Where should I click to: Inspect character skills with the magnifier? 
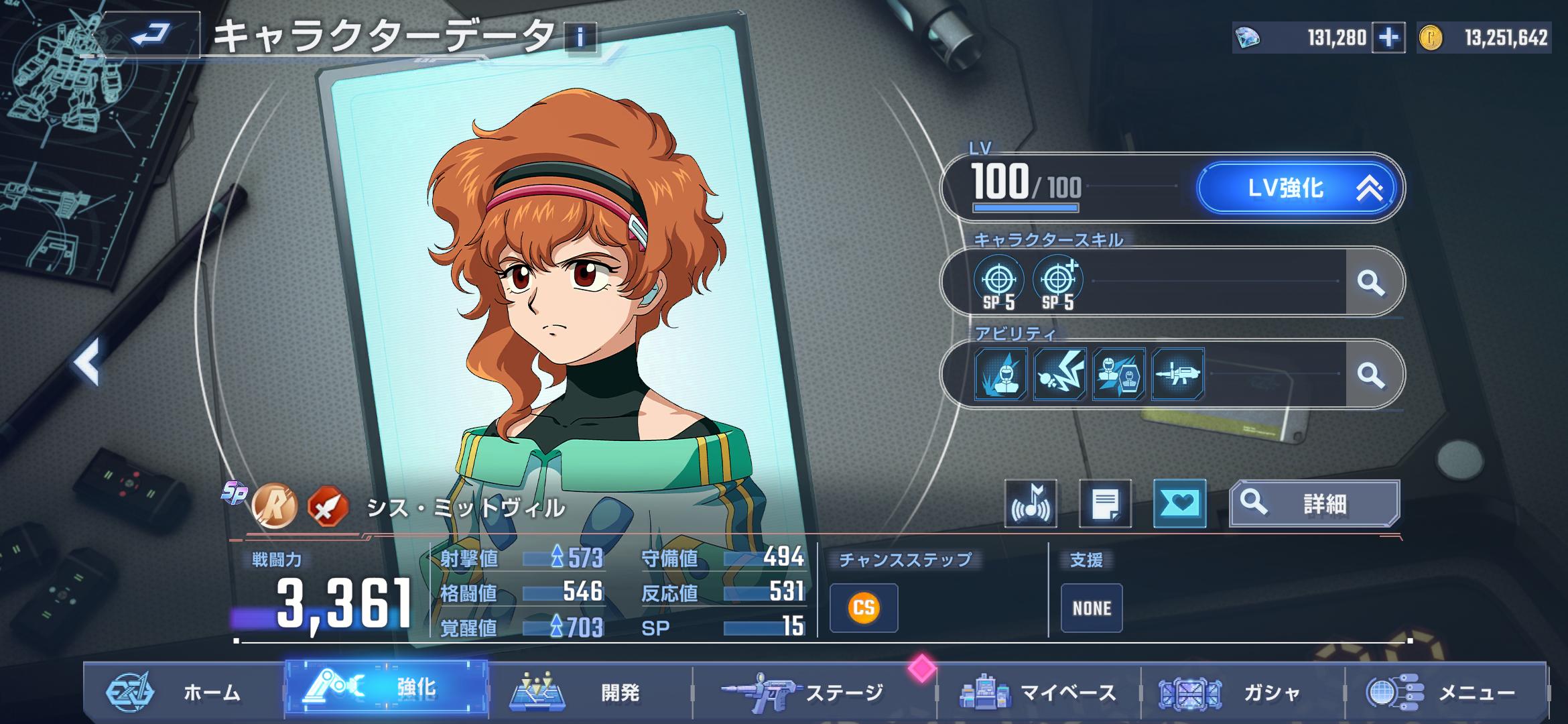1371,282
